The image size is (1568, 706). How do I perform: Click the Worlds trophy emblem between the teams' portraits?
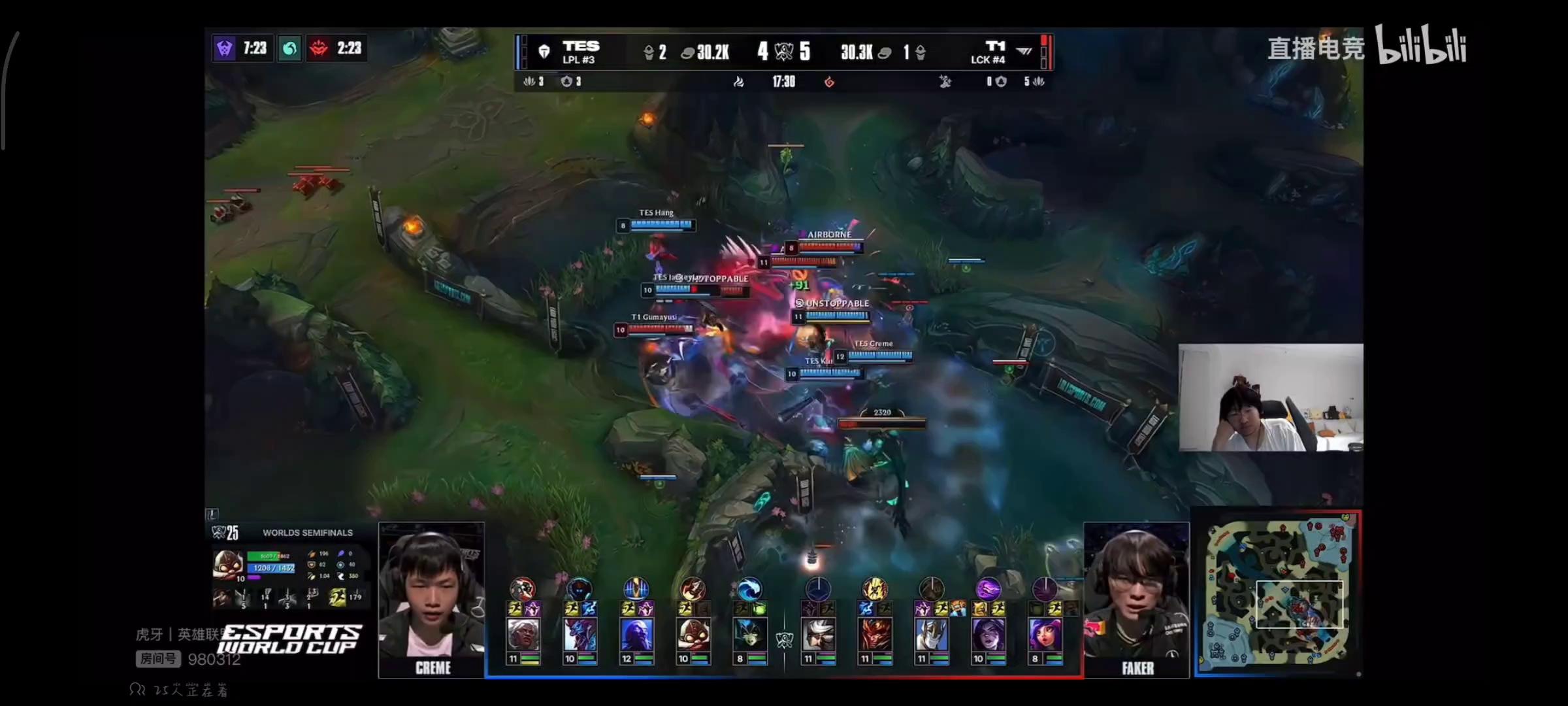coord(784,639)
